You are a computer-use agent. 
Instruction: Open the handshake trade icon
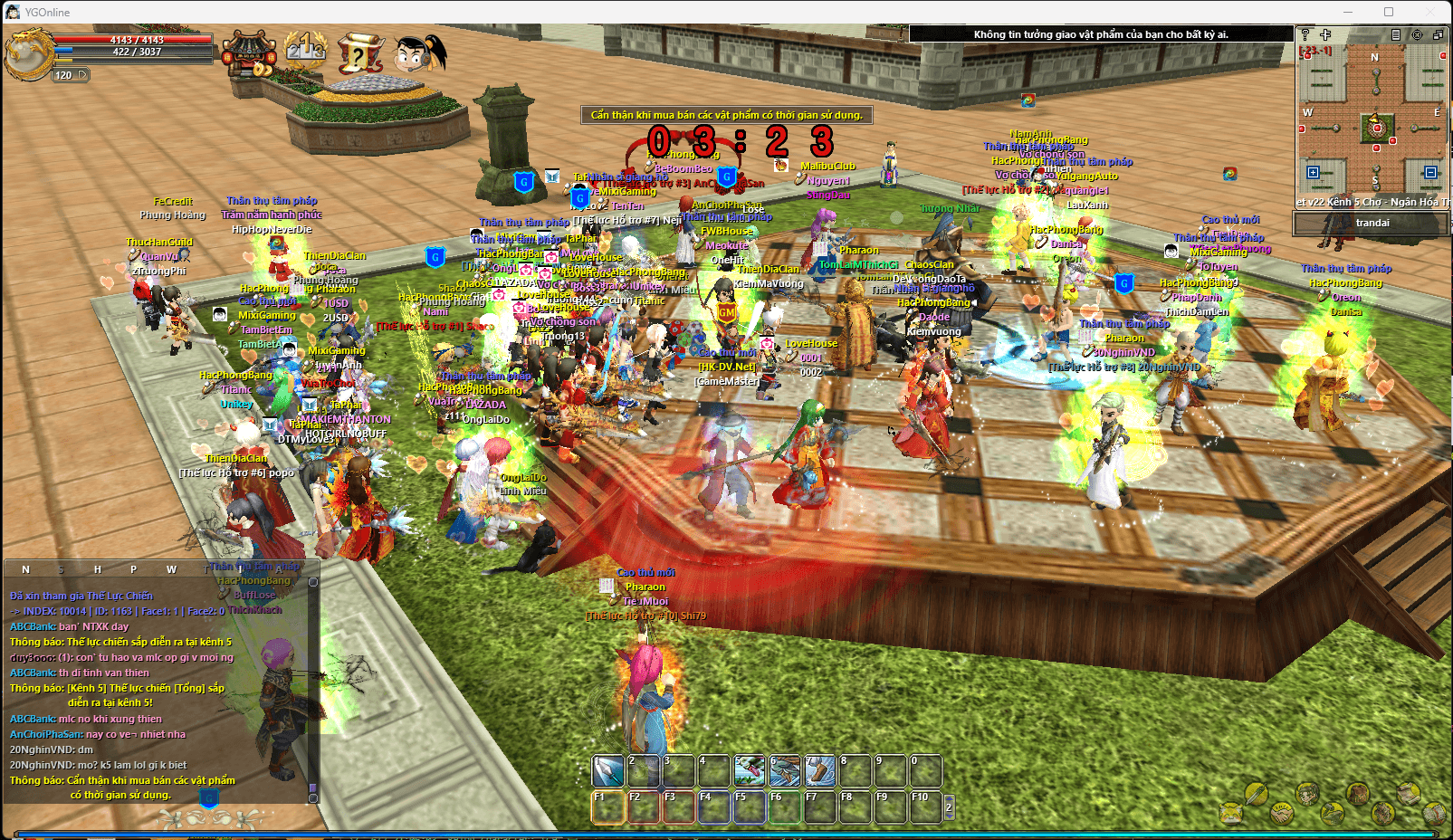point(1282,815)
